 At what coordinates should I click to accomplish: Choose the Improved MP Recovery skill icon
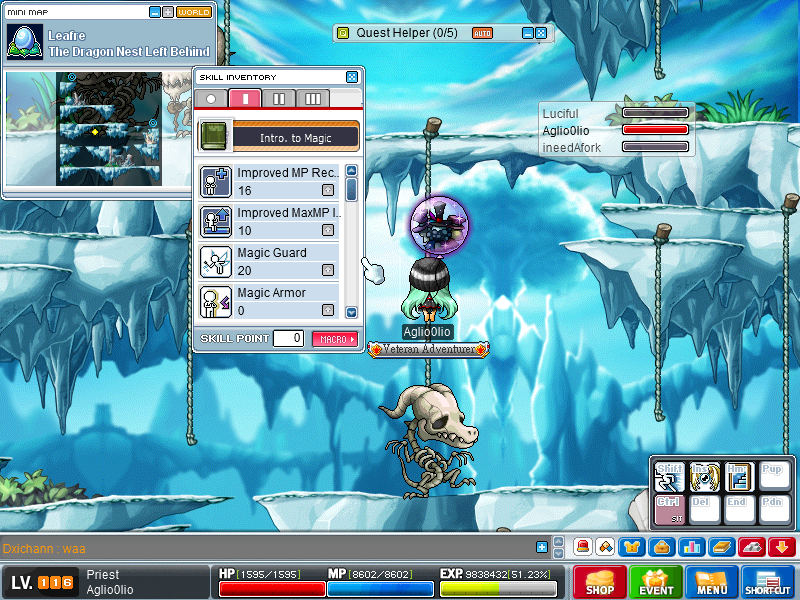coord(216,181)
